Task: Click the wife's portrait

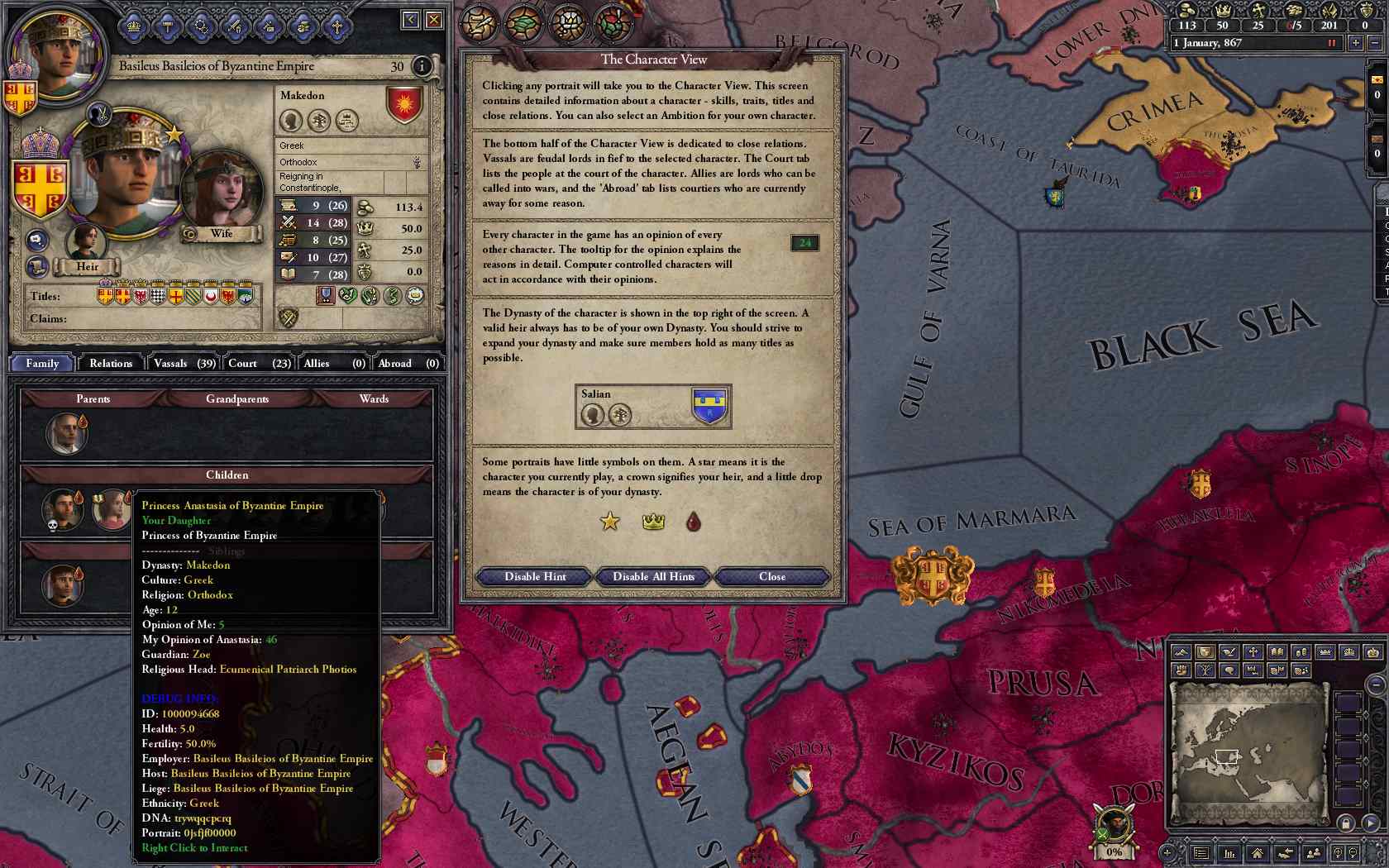Action: [221, 192]
